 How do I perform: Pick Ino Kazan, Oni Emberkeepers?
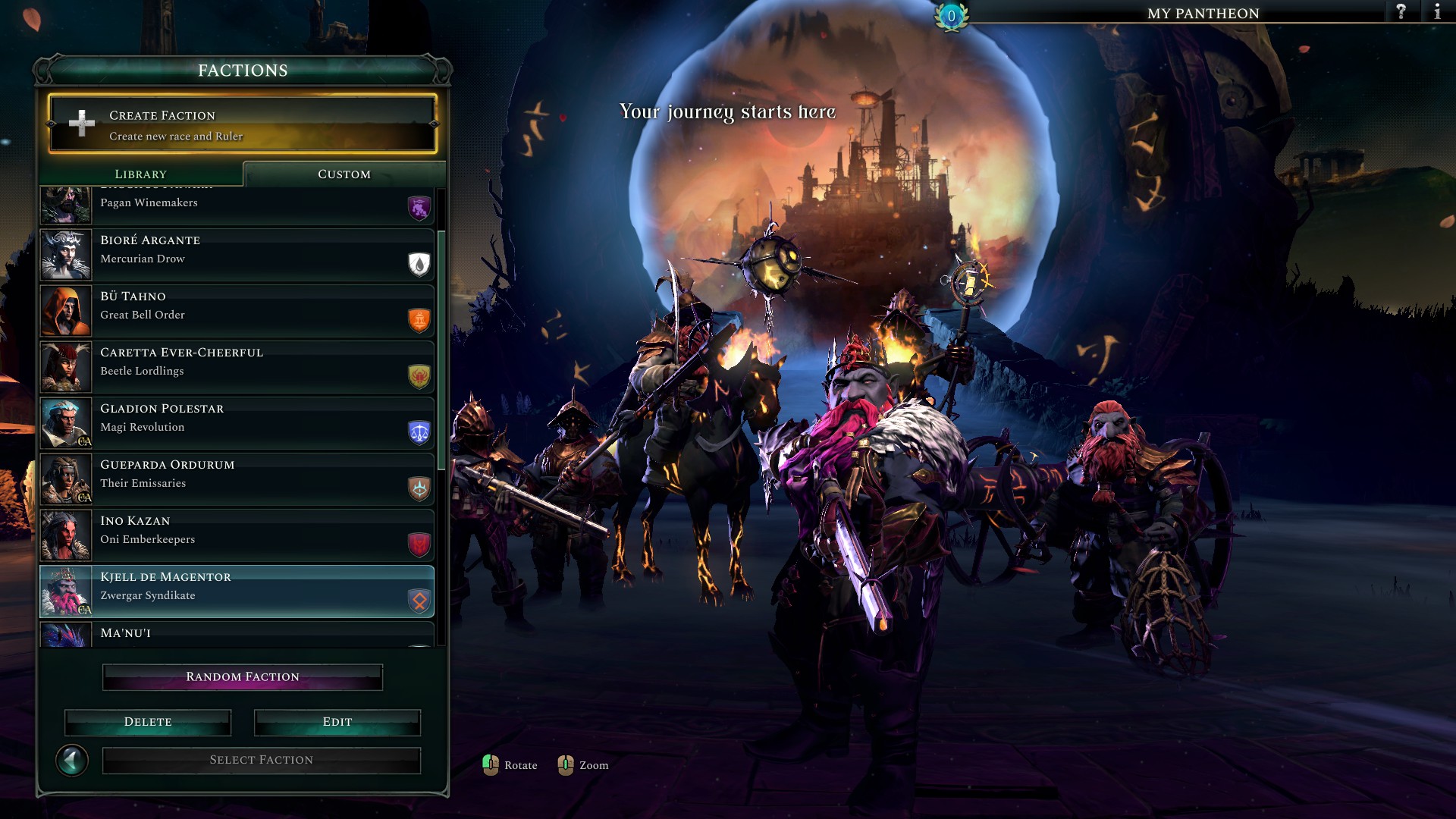coord(237,535)
